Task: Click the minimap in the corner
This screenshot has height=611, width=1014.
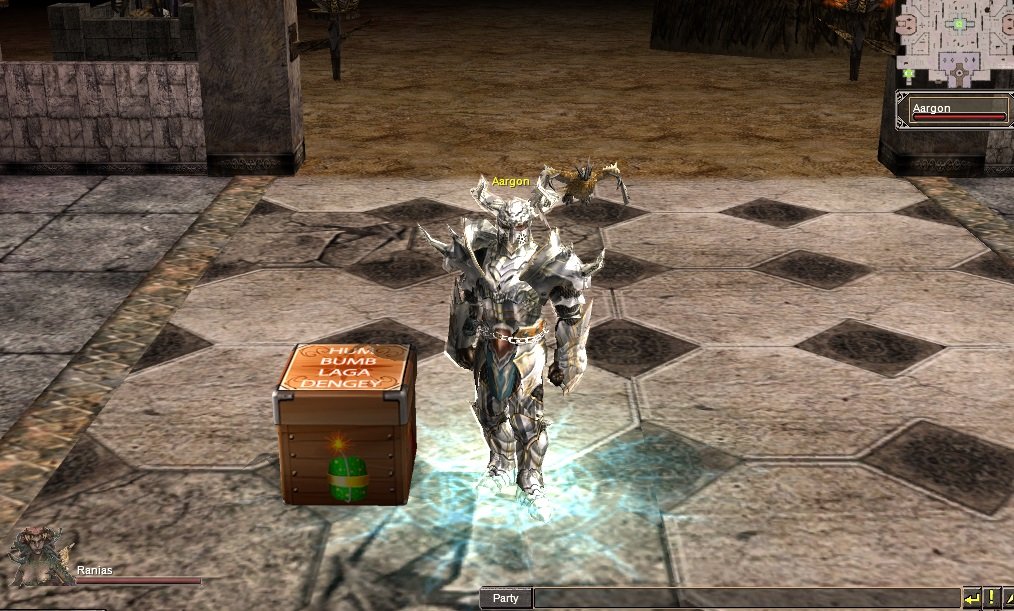Action: point(953,42)
